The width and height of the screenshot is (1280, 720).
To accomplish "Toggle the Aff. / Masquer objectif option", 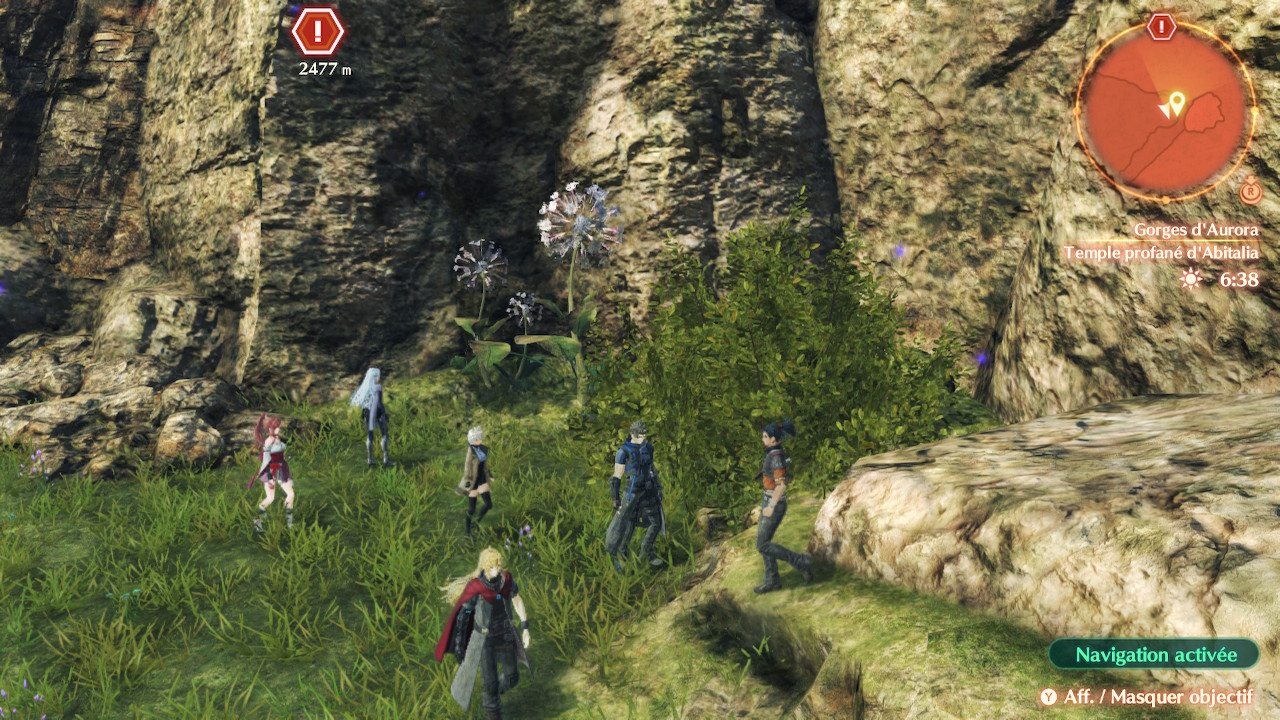I will click(x=1146, y=697).
